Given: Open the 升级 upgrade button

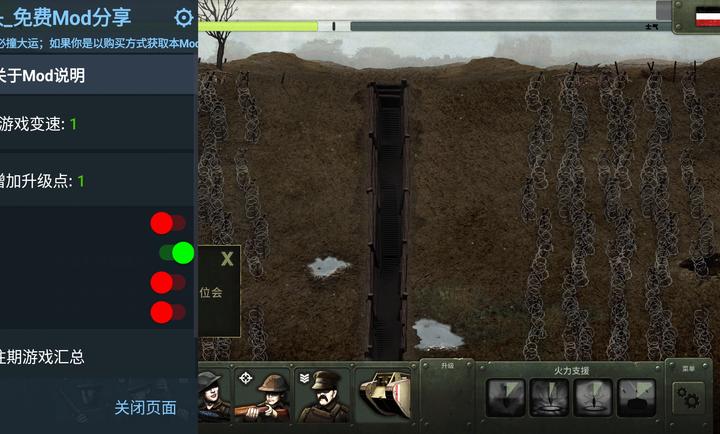Looking at the screenshot, I should click(446, 366).
